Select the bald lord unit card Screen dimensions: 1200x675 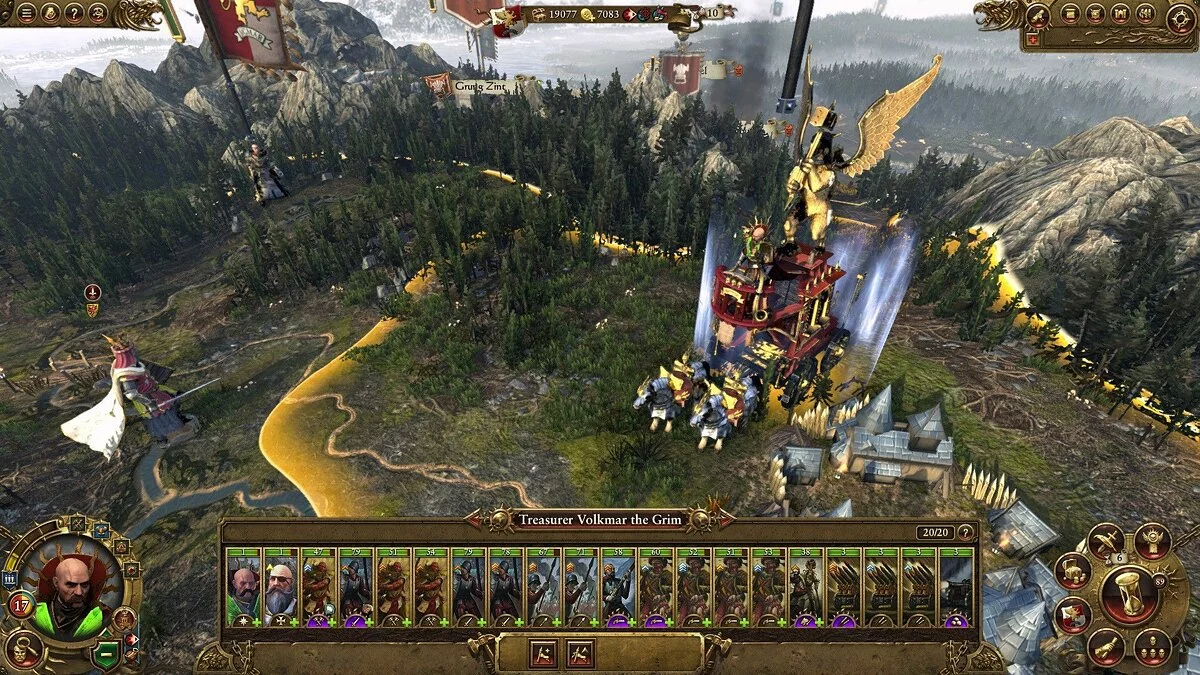click(x=243, y=587)
